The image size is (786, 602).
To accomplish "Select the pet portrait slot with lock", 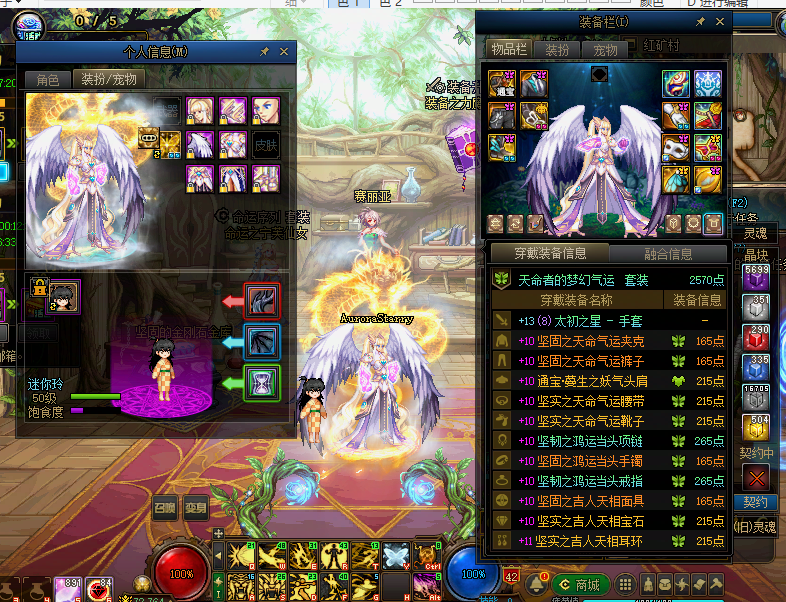I will click(63, 295).
